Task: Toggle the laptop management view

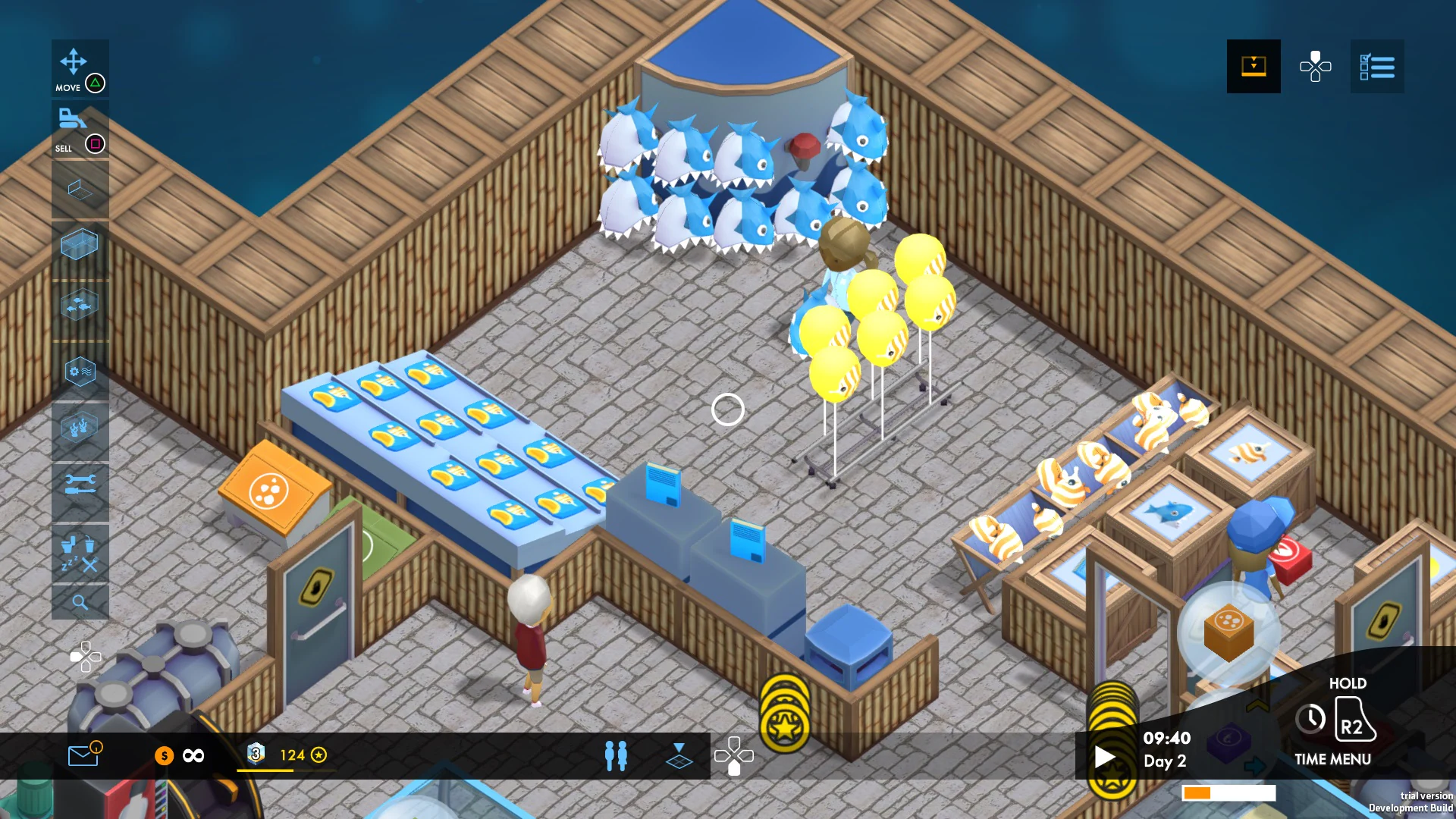Action: click(80, 190)
